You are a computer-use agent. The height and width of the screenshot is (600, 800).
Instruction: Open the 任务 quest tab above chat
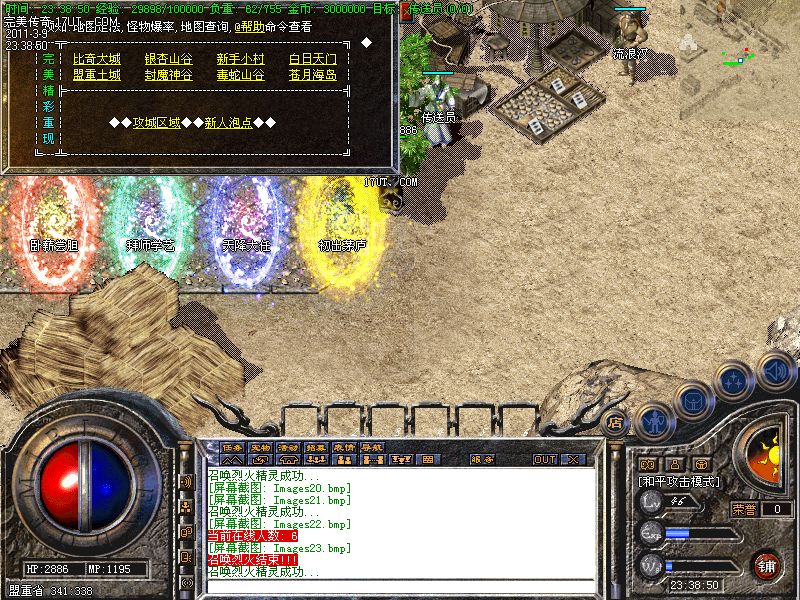pyautogui.click(x=232, y=447)
